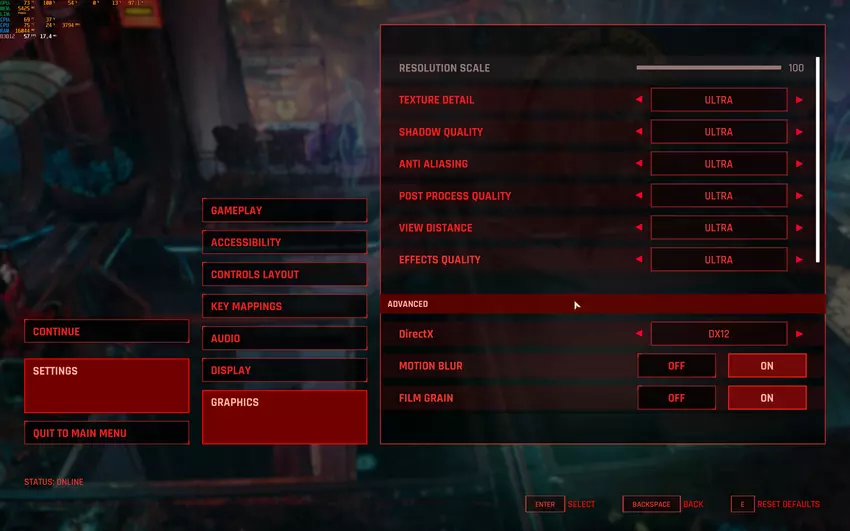850x531 pixels.
Task: Lower View Distance with its left arrow
Action: pos(639,228)
